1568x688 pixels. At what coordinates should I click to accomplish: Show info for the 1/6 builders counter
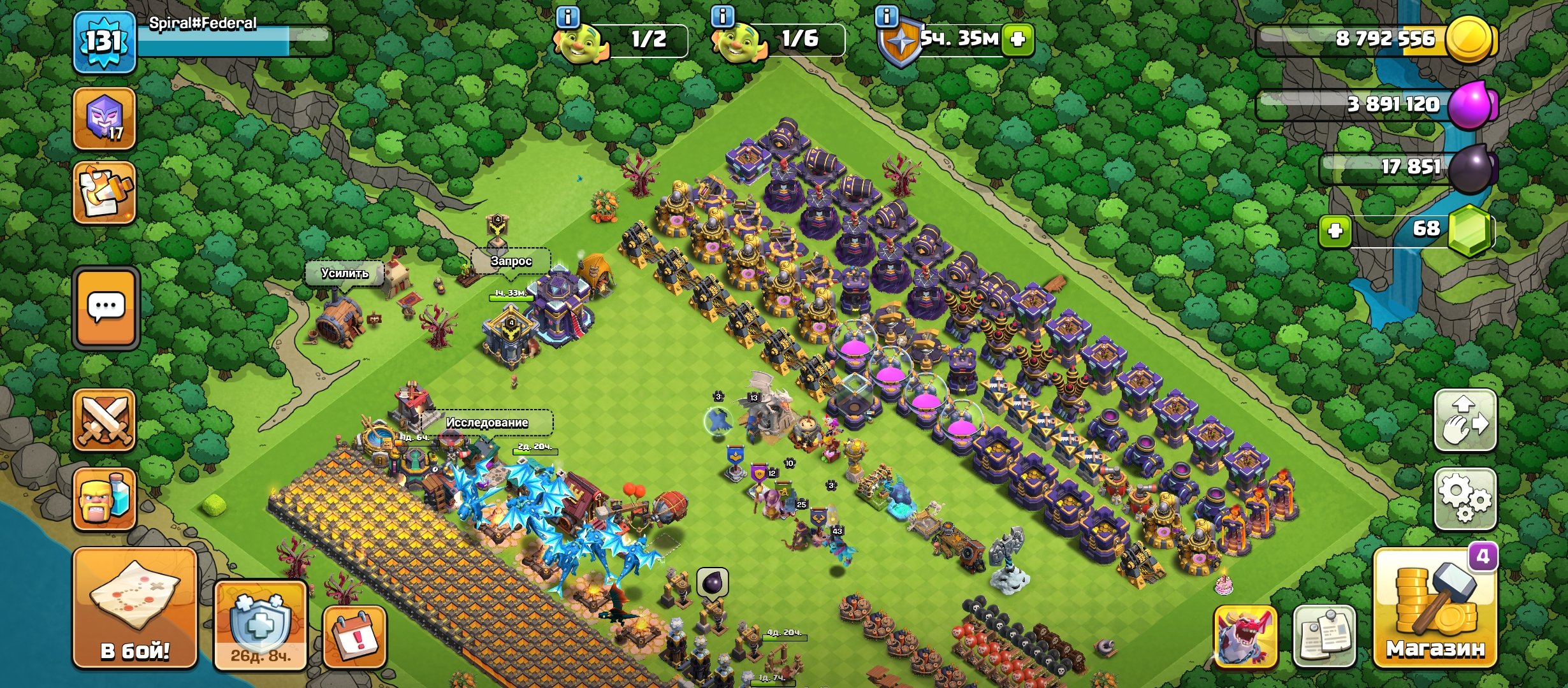click(722, 17)
